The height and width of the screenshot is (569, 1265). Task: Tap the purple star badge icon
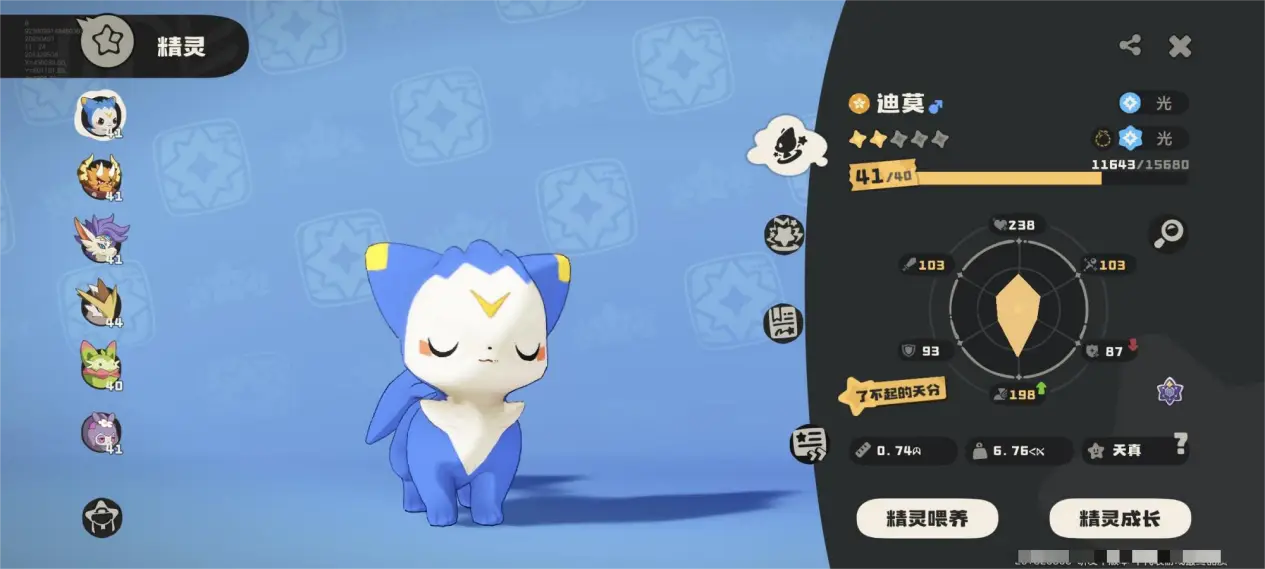tap(1170, 391)
